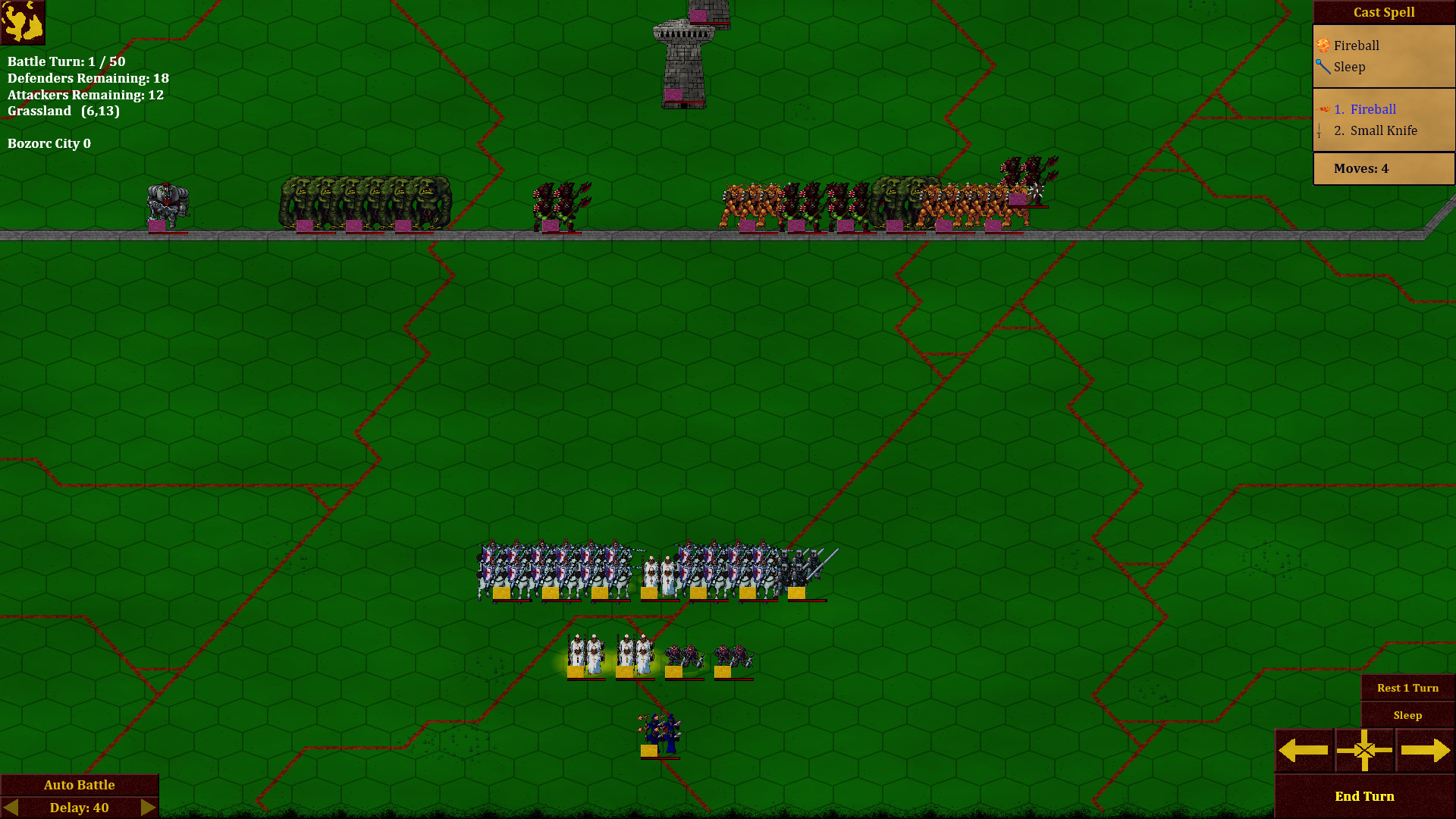The image size is (1456, 819).
Task: Put the current unit to Sleep
Action: pos(1407,715)
